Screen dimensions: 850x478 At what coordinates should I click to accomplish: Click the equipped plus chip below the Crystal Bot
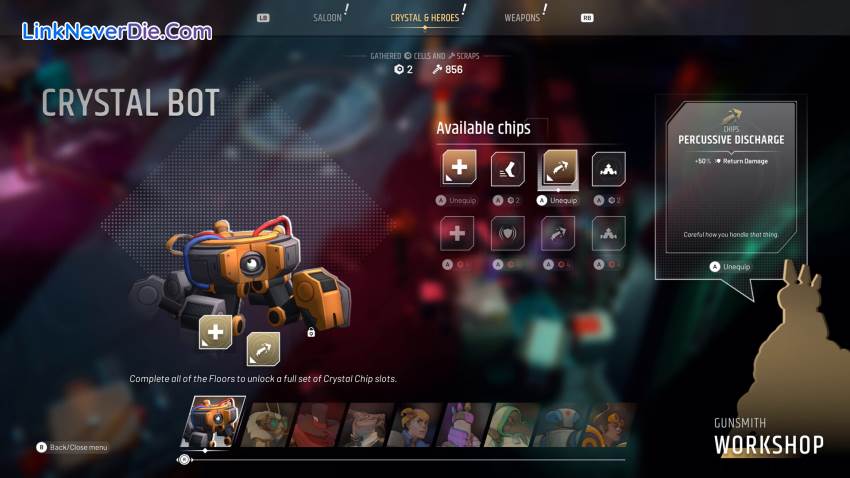(x=216, y=332)
